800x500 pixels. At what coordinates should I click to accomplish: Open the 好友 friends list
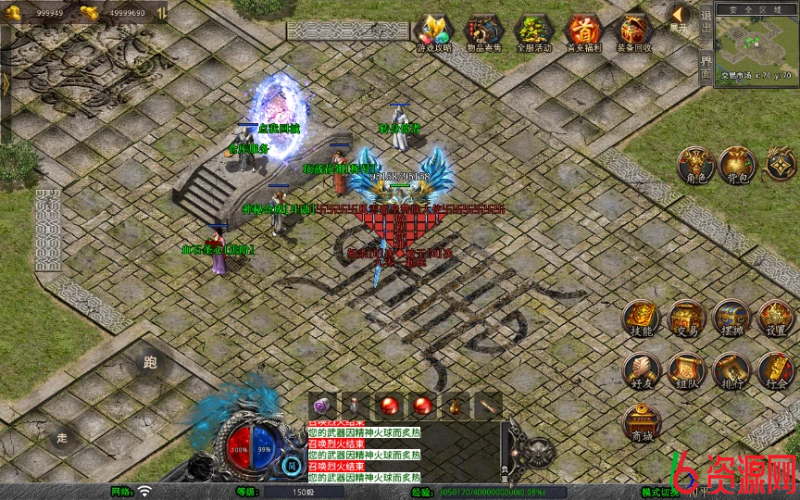pyautogui.click(x=641, y=371)
